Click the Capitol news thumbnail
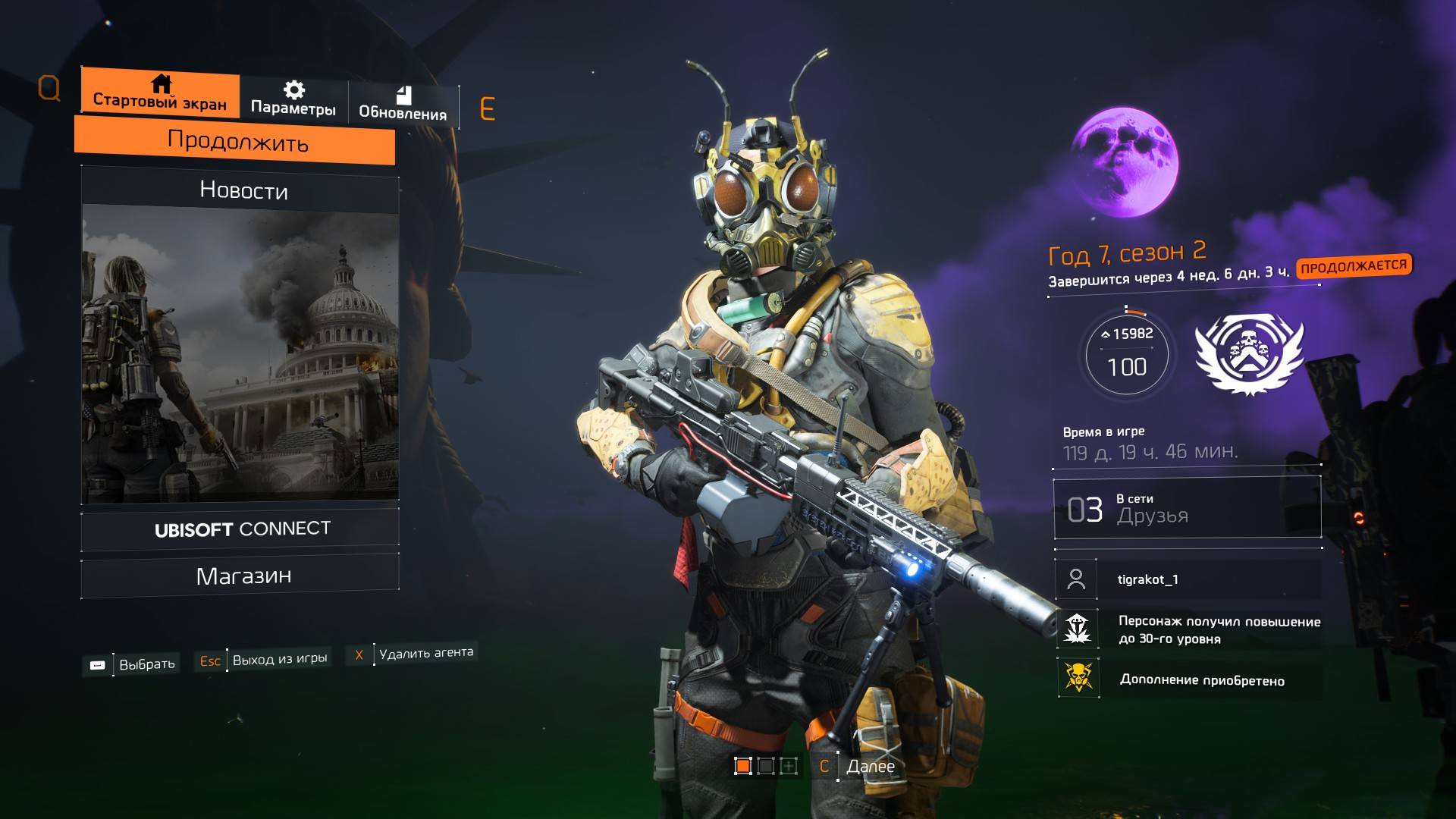 tap(240, 355)
